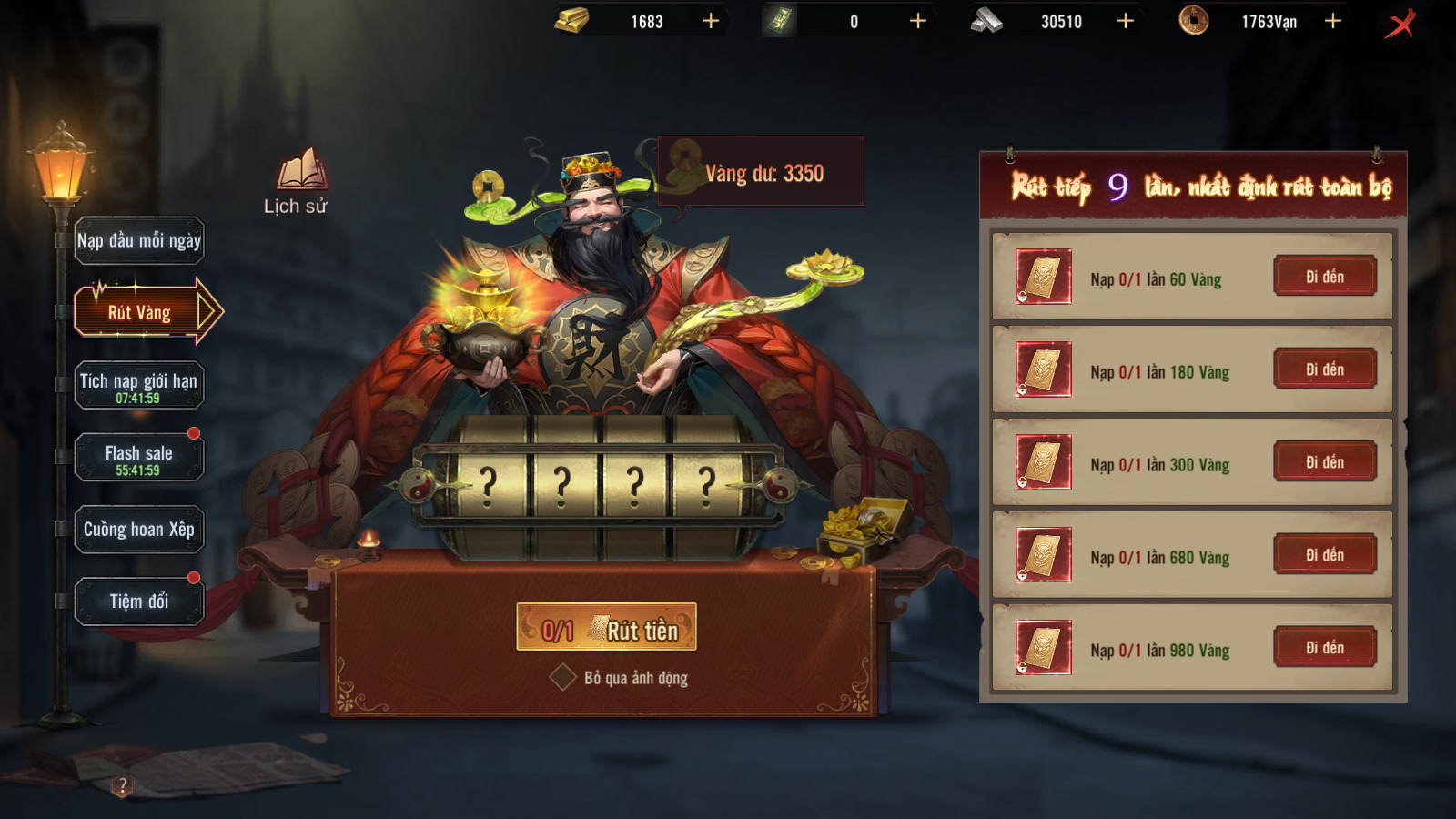The image size is (1456, 819).
Task: Go to the 180 Vàng recharge task
Action: tap(1324, 369)
